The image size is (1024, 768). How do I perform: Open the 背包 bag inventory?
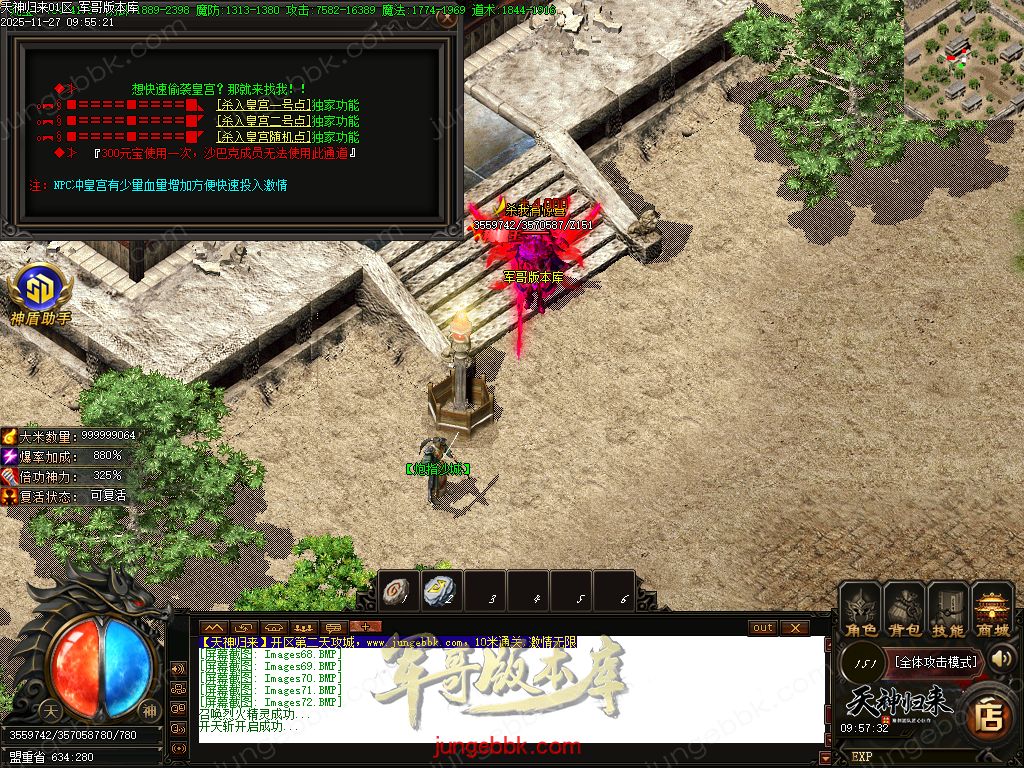click(904, 609)
